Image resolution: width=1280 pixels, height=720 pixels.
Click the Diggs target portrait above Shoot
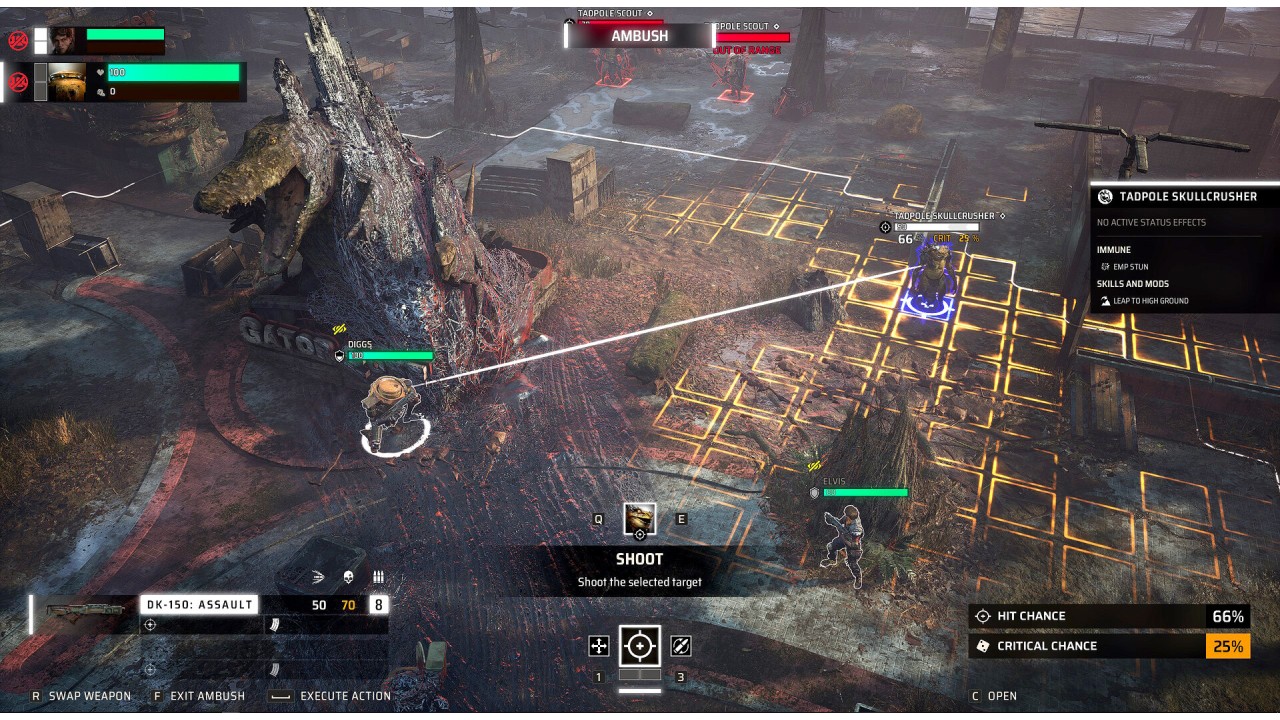[640, 519]
